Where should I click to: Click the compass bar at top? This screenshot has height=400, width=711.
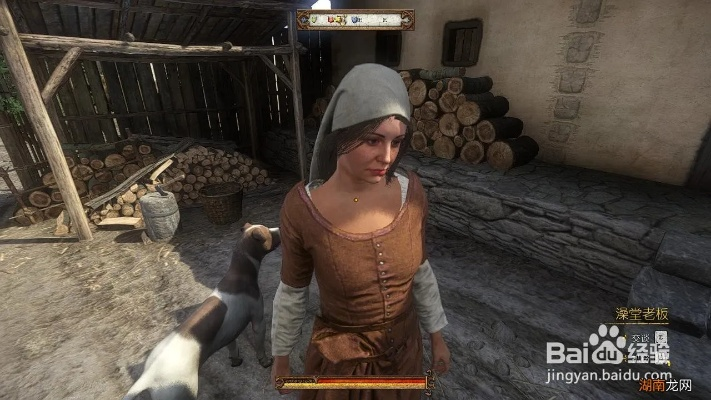(355, 19)
